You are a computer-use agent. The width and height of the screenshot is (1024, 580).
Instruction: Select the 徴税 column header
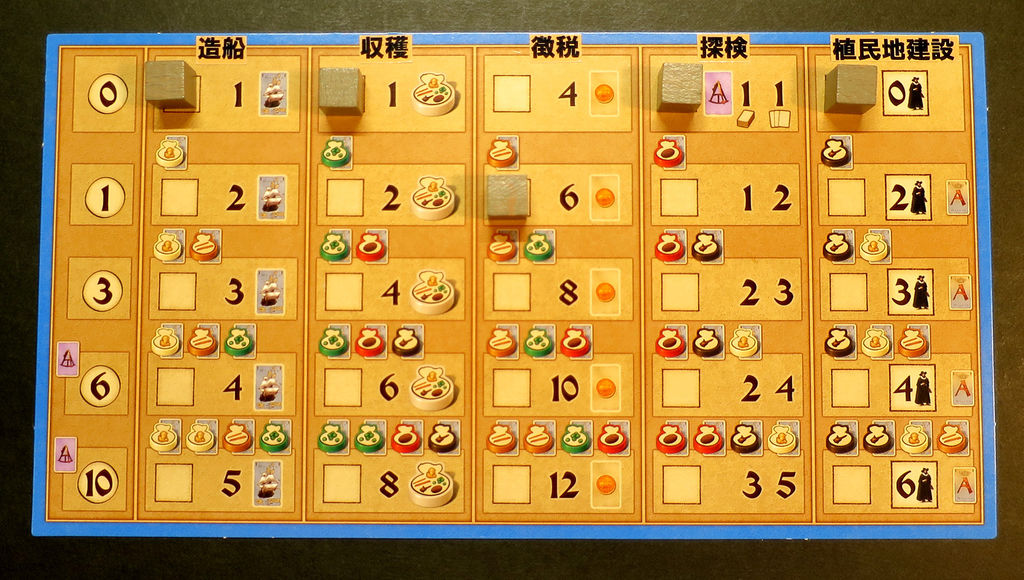[x=556, y=45]
